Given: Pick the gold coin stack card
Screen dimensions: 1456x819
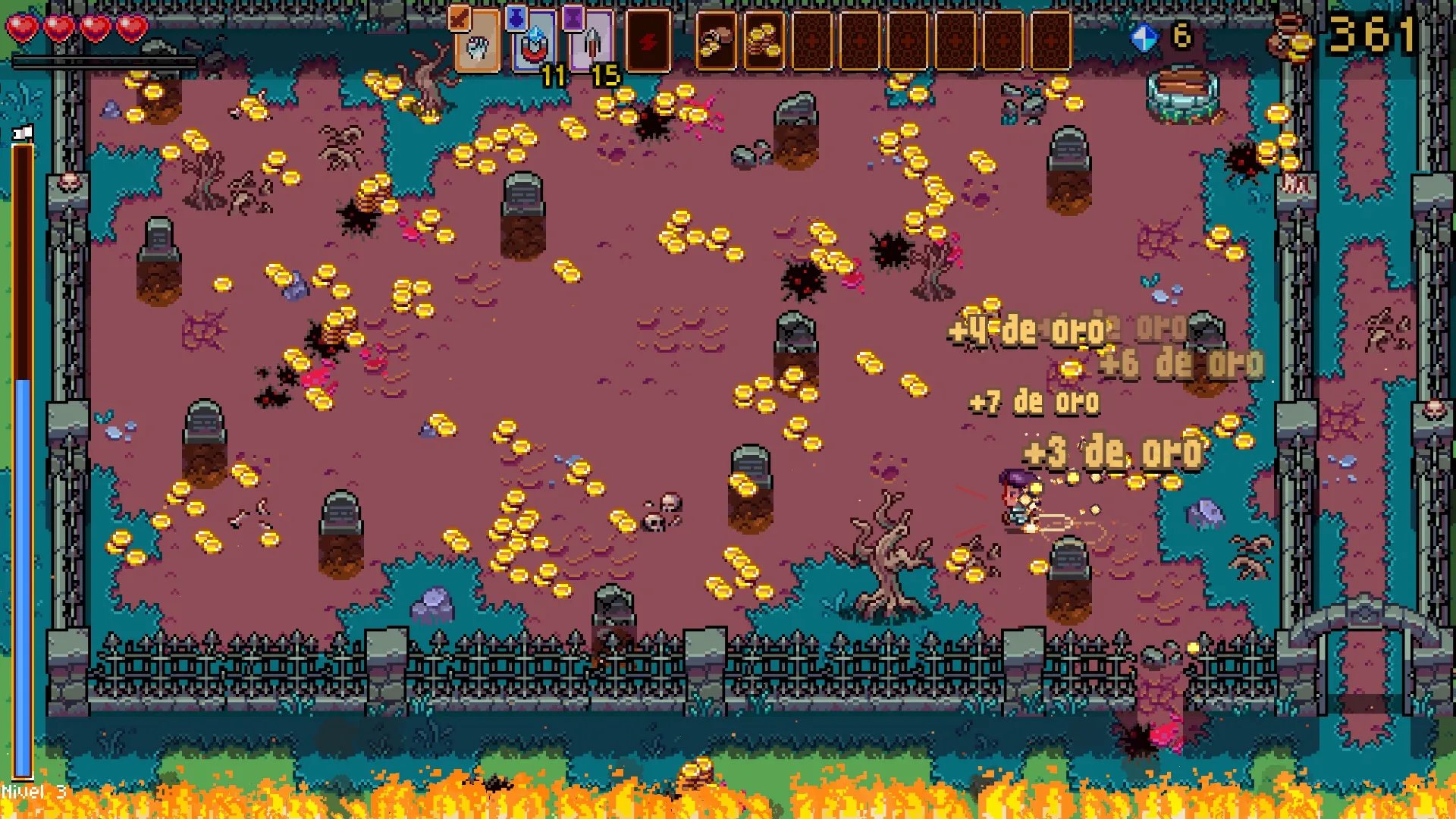Looking at the screenshot, I should pyautogui.click(x=764, y=42).
